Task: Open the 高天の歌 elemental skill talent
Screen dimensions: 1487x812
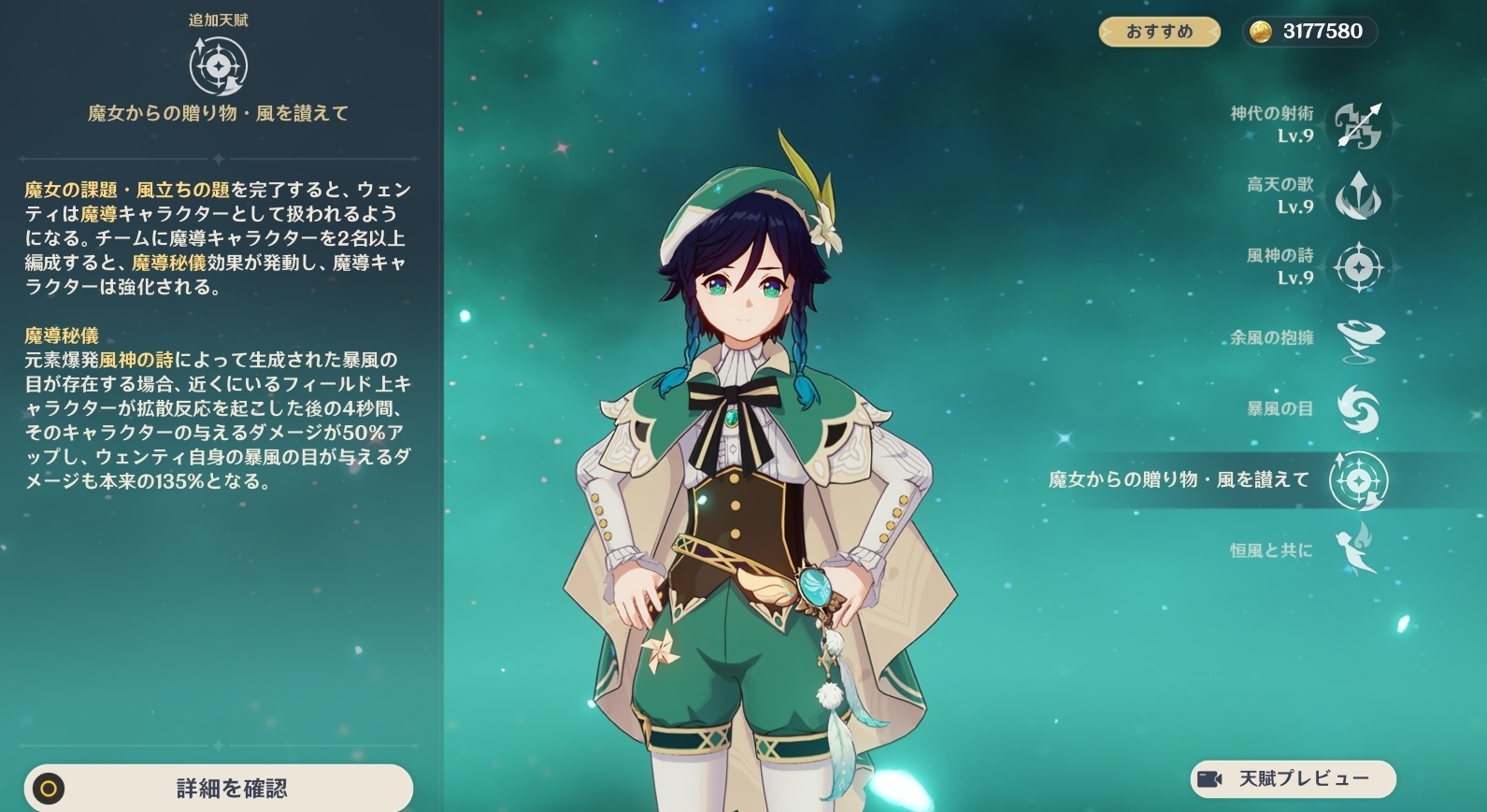Action: (x=1359, y=196)
